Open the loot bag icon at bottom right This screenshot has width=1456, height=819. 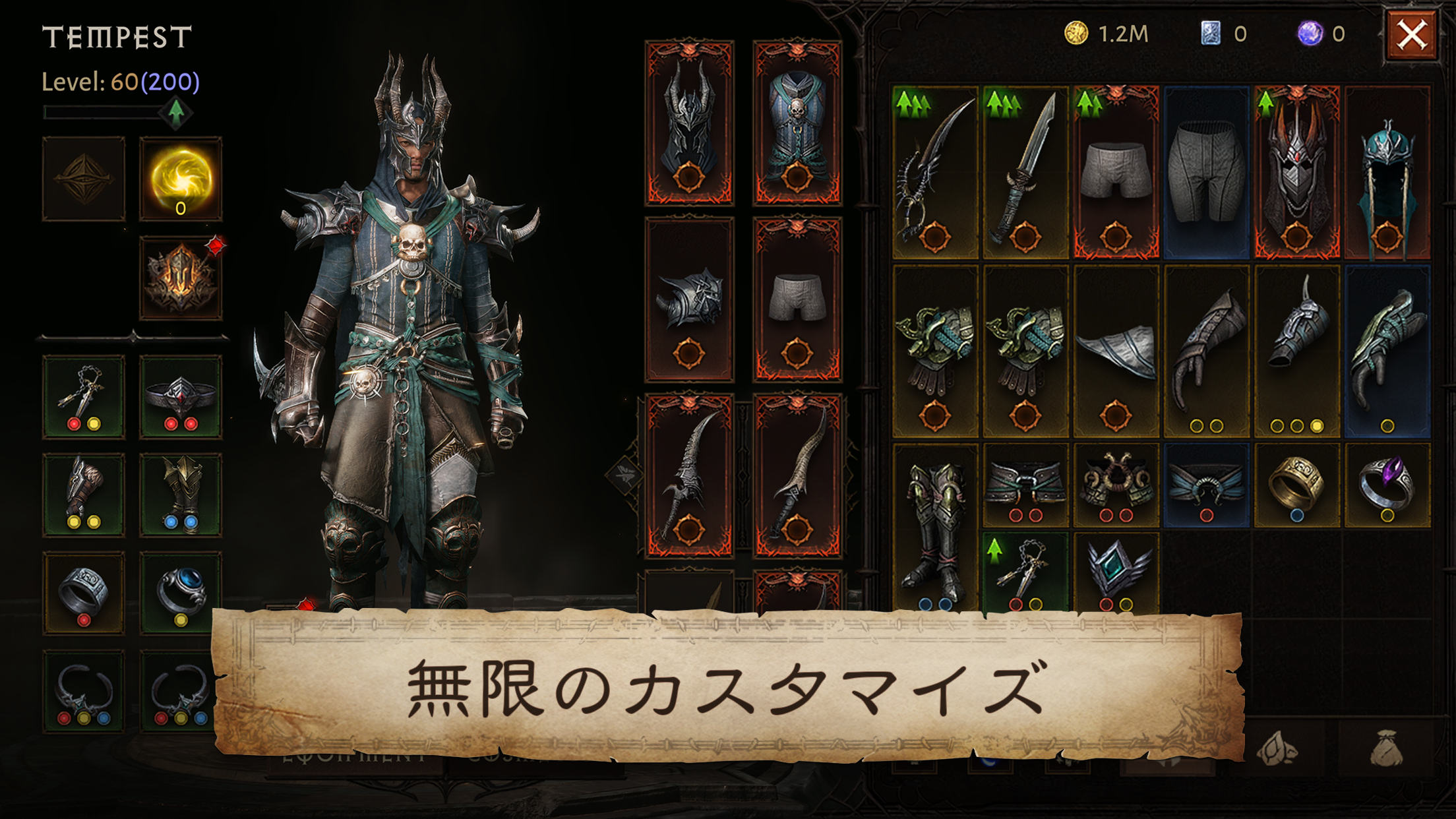coord(1386,748)
